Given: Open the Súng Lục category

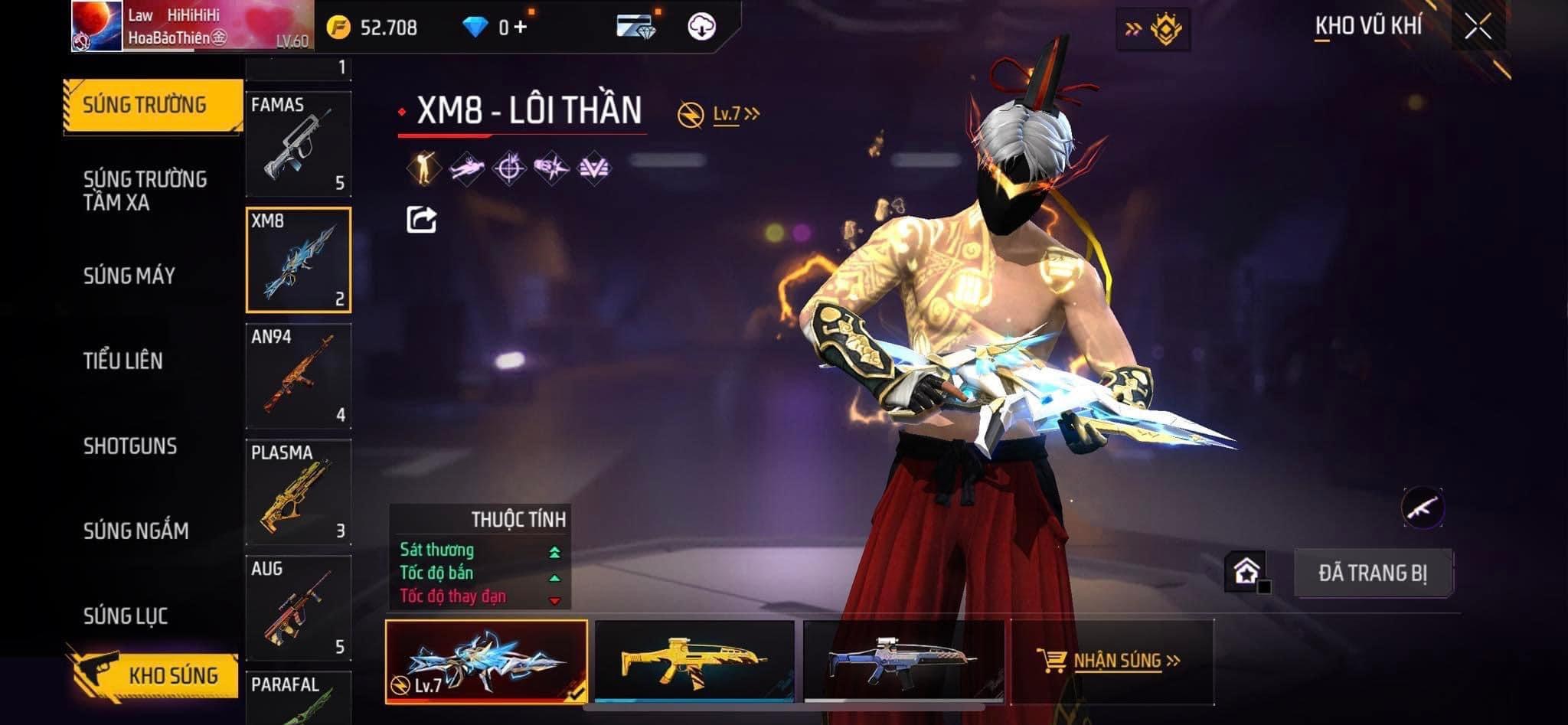Looking at the screenshot, I should click(126, 616).
